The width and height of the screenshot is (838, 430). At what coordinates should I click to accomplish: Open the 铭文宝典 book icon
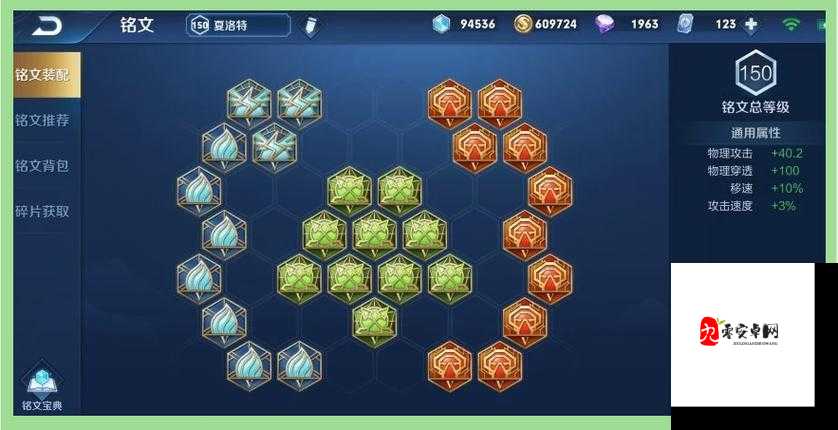[x=42, y=386]
